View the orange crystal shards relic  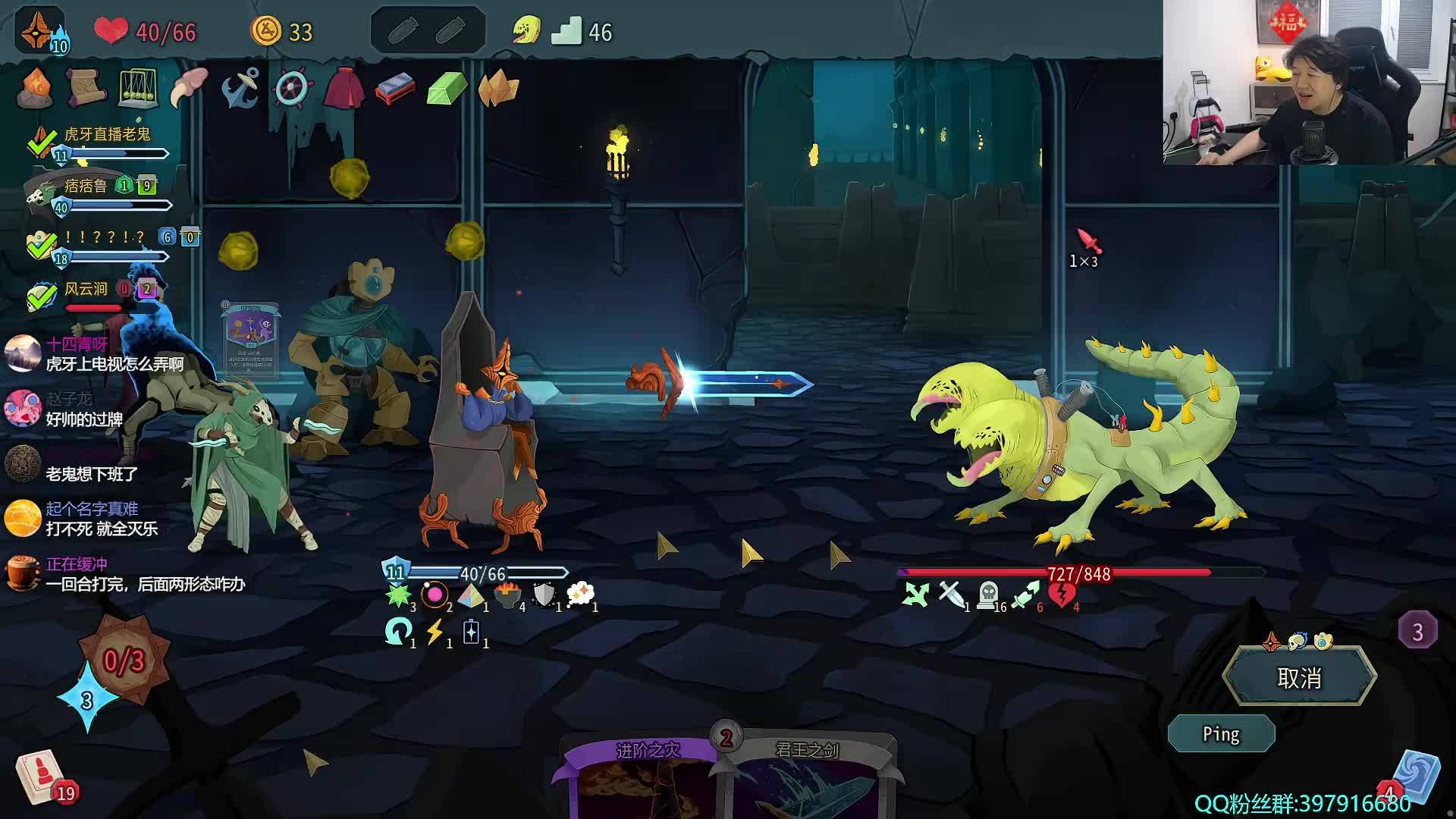click(x=498, y=89)
